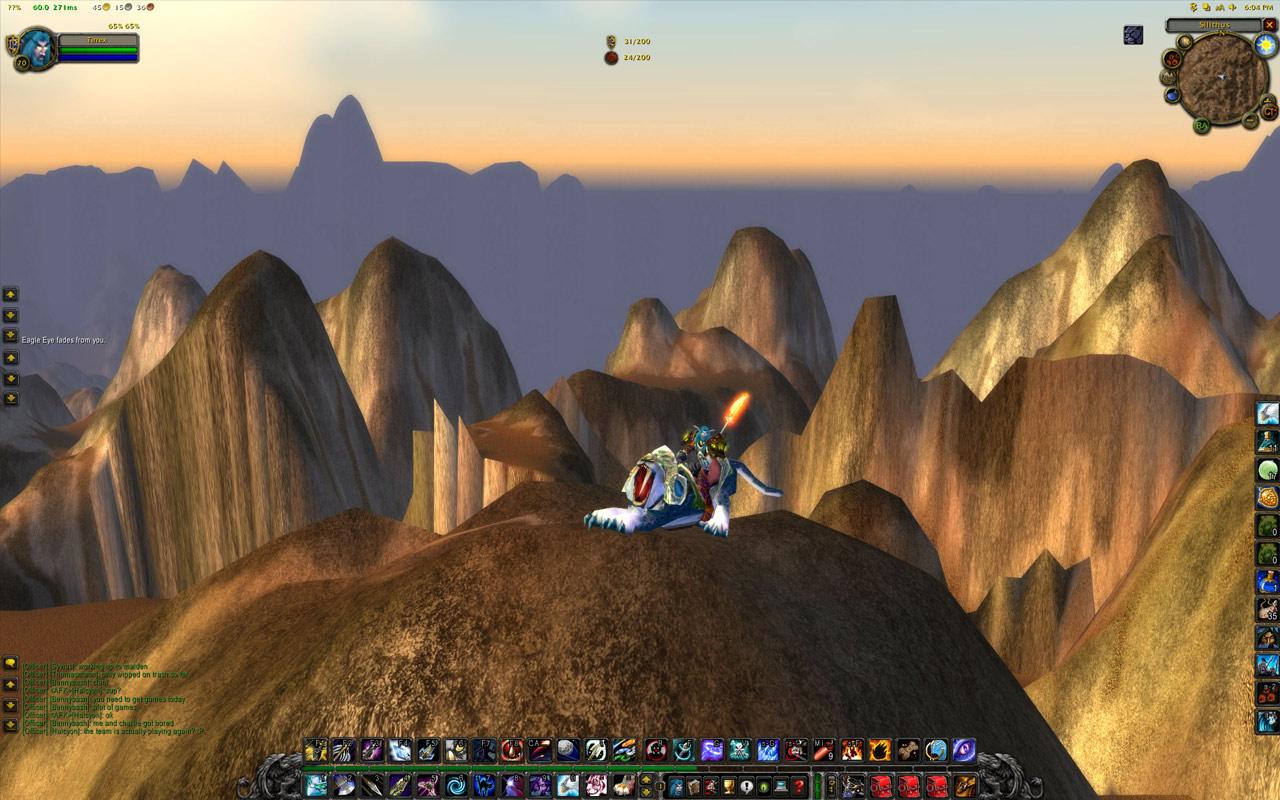The width and height of the screenshot is (1280, 800).
Task: Use the fiery paw ability icon
Action: coord(881,749)
